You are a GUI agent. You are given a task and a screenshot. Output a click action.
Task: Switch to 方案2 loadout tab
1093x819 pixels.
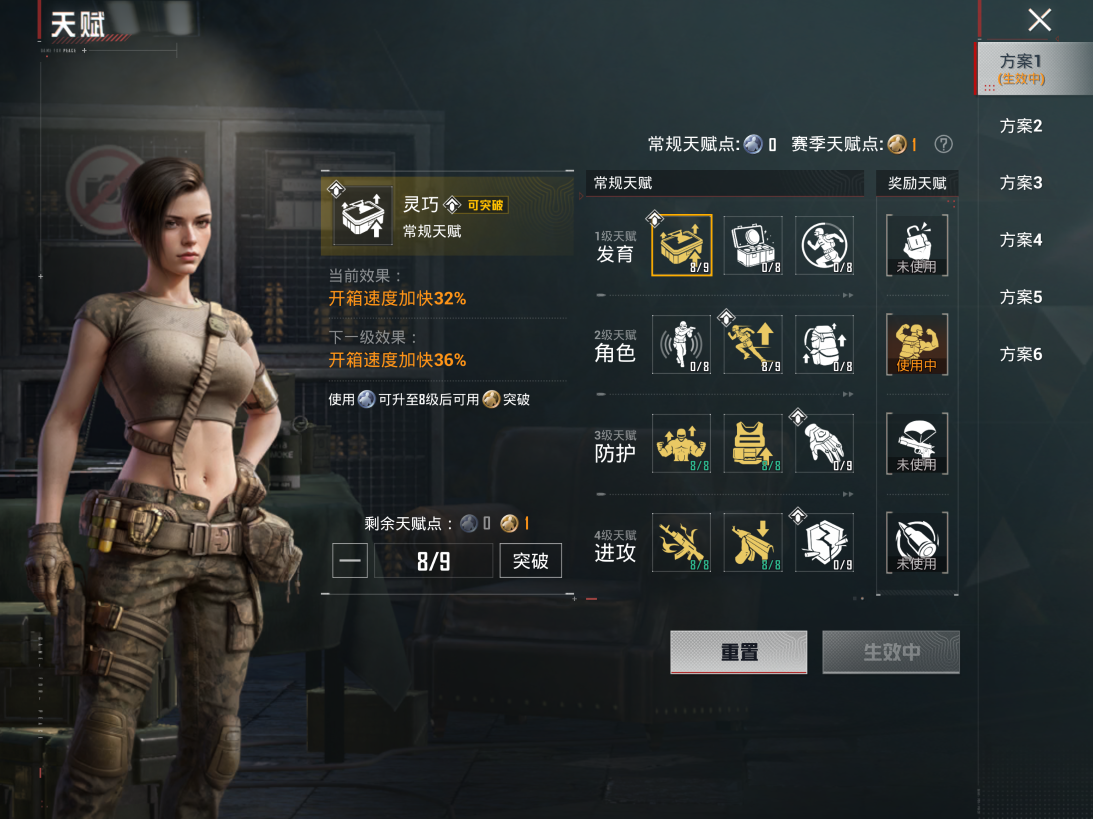click(x=1021, y=126)
